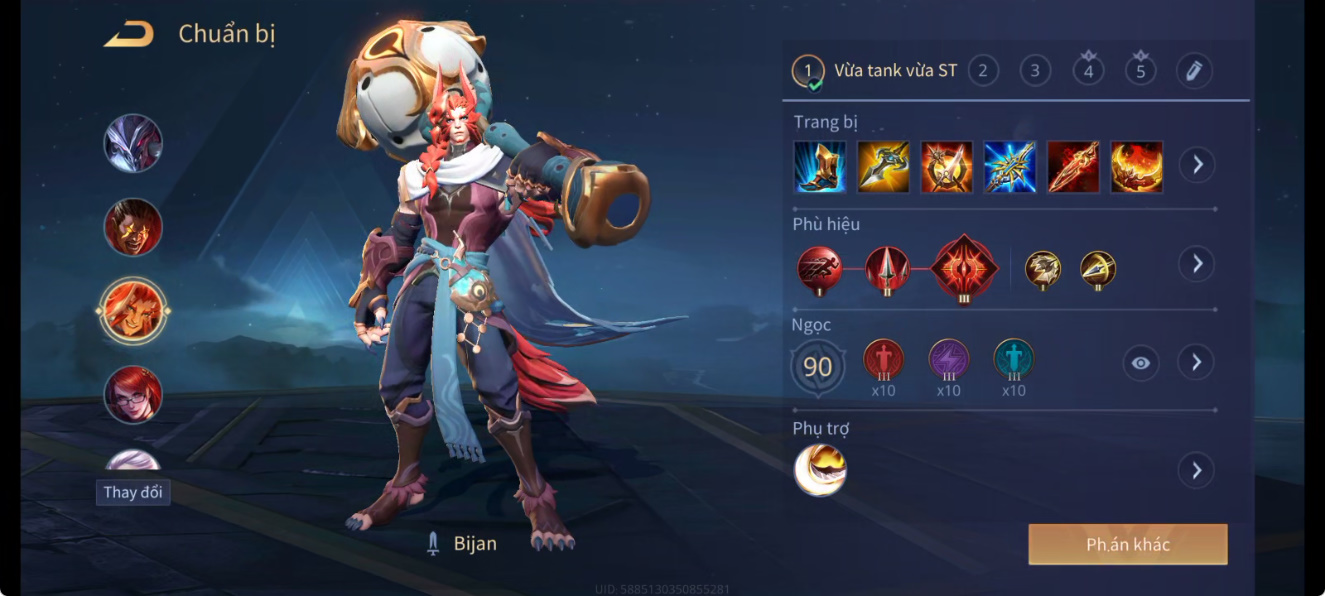Select the purple gem x10 icon
The width and height of the screenshot is (1325, 596).
click(x=948, y=359)
